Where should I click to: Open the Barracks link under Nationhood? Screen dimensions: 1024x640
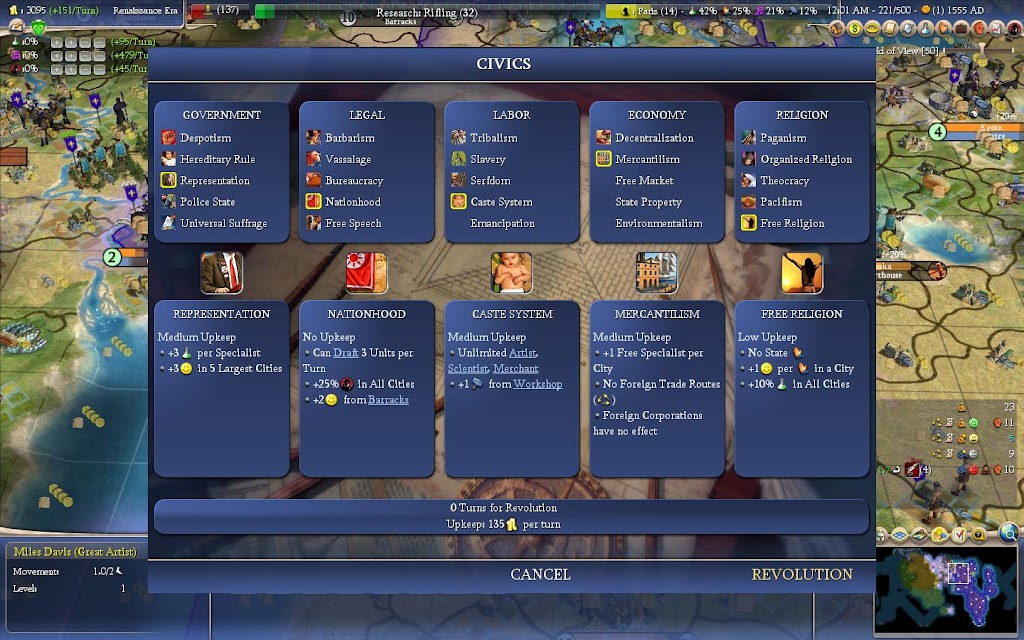(388, 400)
